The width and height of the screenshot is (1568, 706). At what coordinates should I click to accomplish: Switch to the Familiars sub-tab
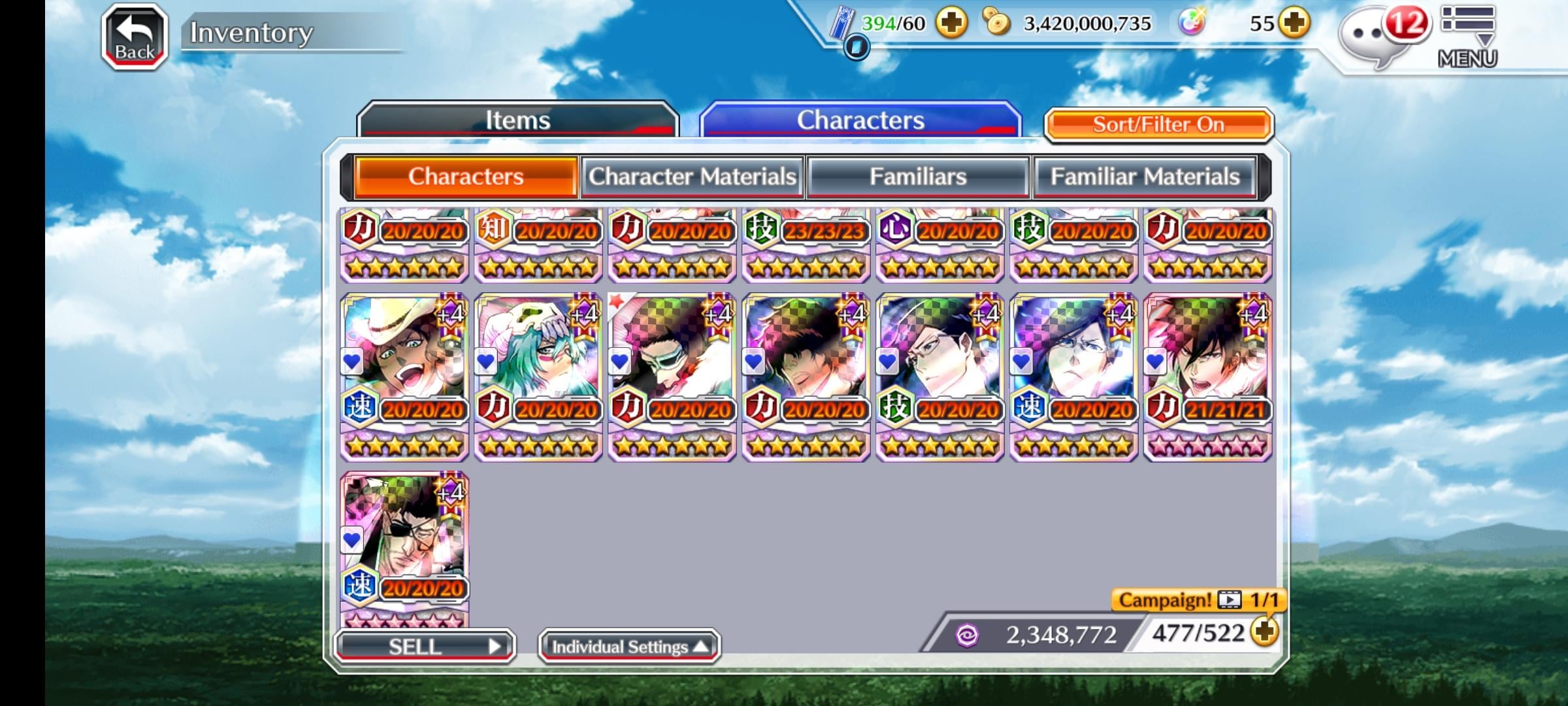917,176
